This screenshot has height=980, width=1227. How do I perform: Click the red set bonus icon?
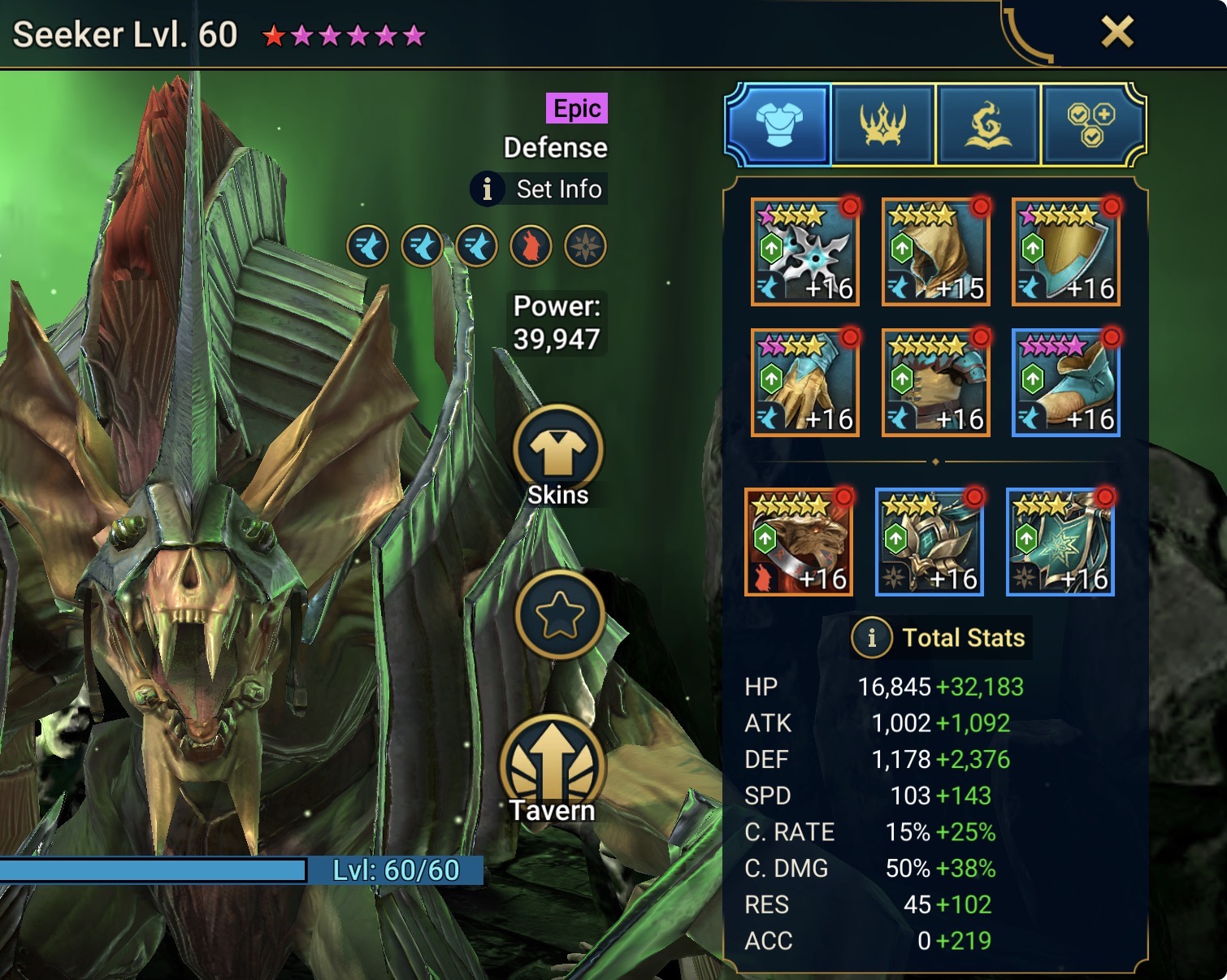pos(531,246)
